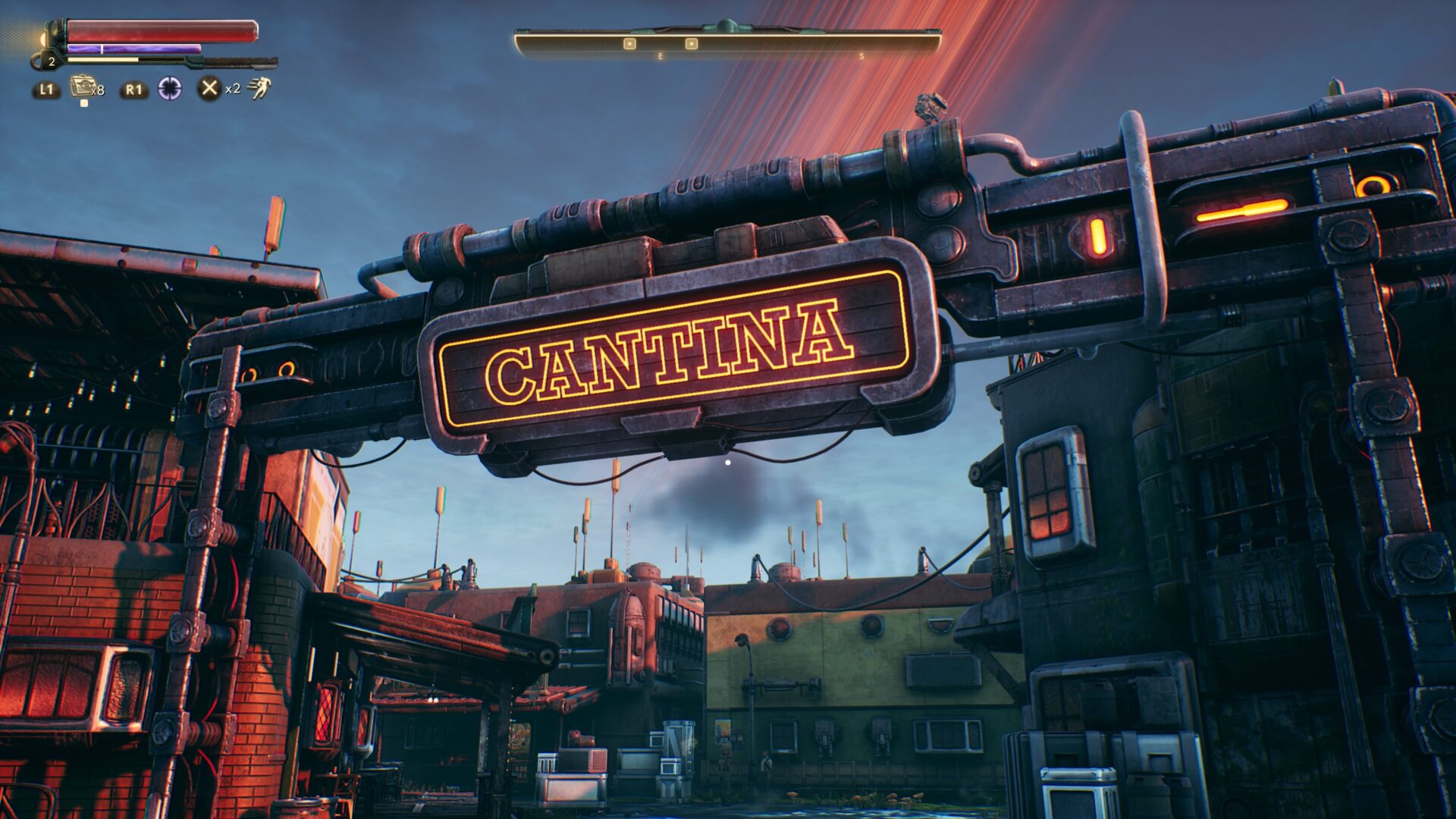This screenshot has width=1456, height=819.
Task: Activate the purple Tactical Time Dilation icon
Action: point(170,89)
